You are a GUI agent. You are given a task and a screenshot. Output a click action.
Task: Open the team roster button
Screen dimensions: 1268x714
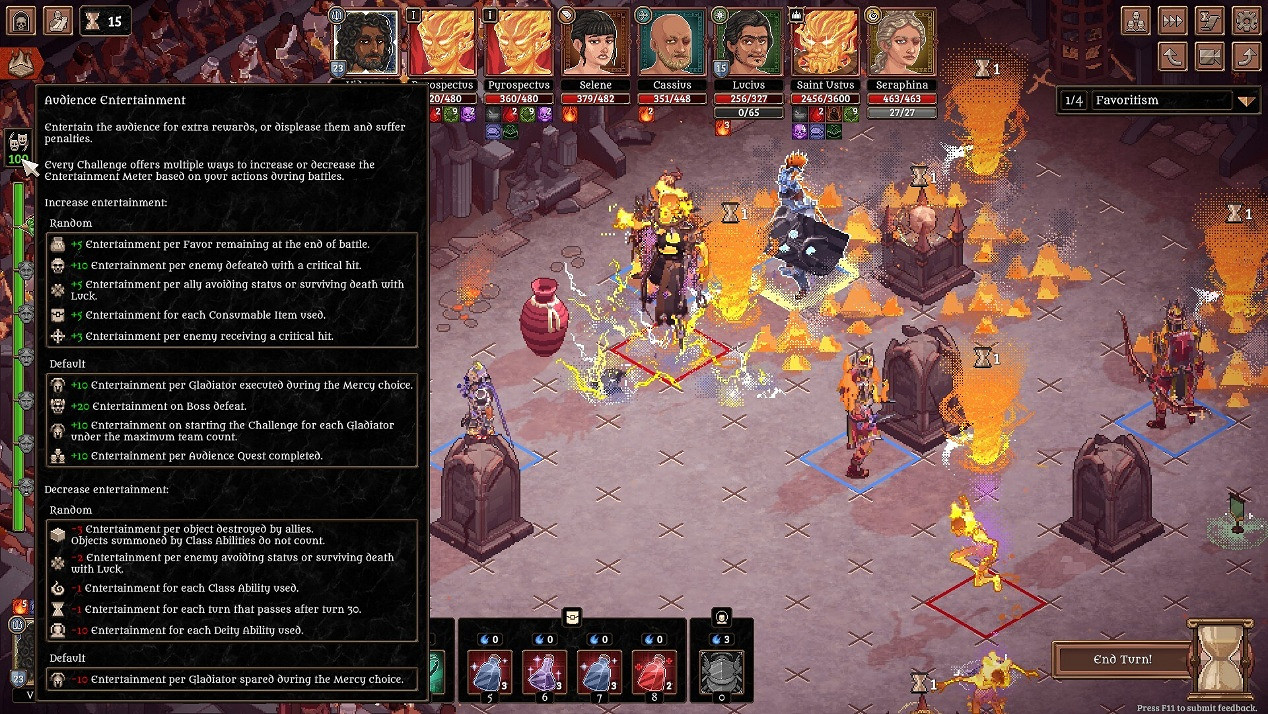click(1136, 20)
